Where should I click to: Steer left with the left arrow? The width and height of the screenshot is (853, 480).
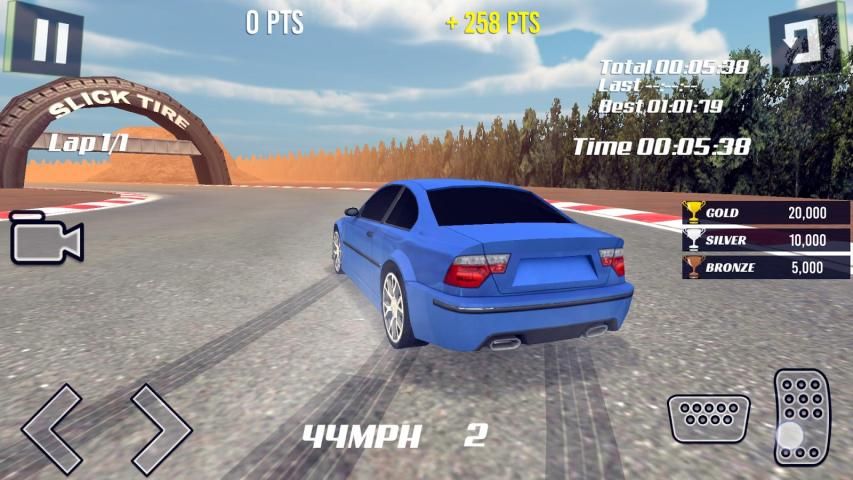click(53, 428)
